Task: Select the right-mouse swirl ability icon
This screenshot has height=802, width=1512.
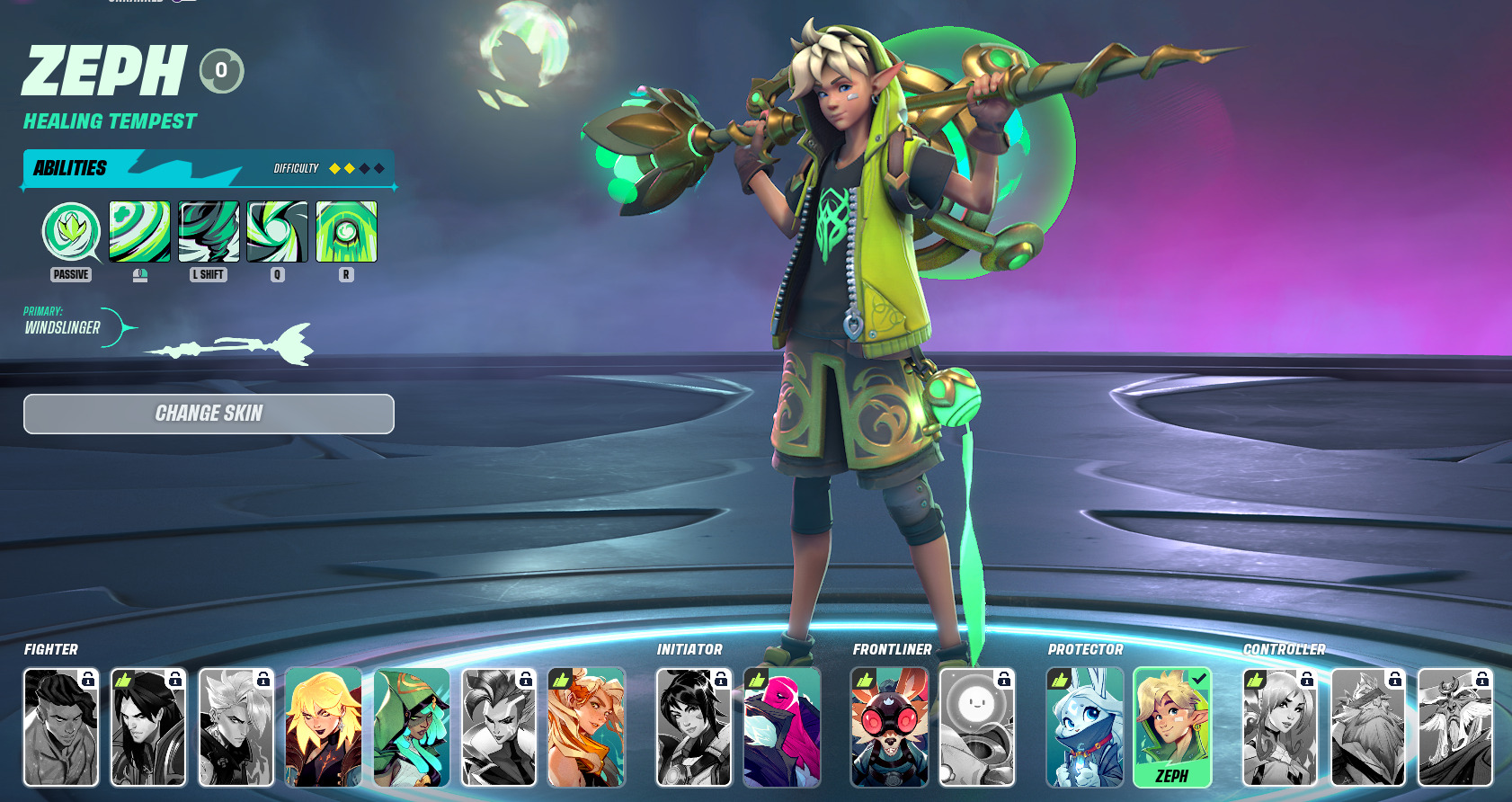Action: coord(139,232)
